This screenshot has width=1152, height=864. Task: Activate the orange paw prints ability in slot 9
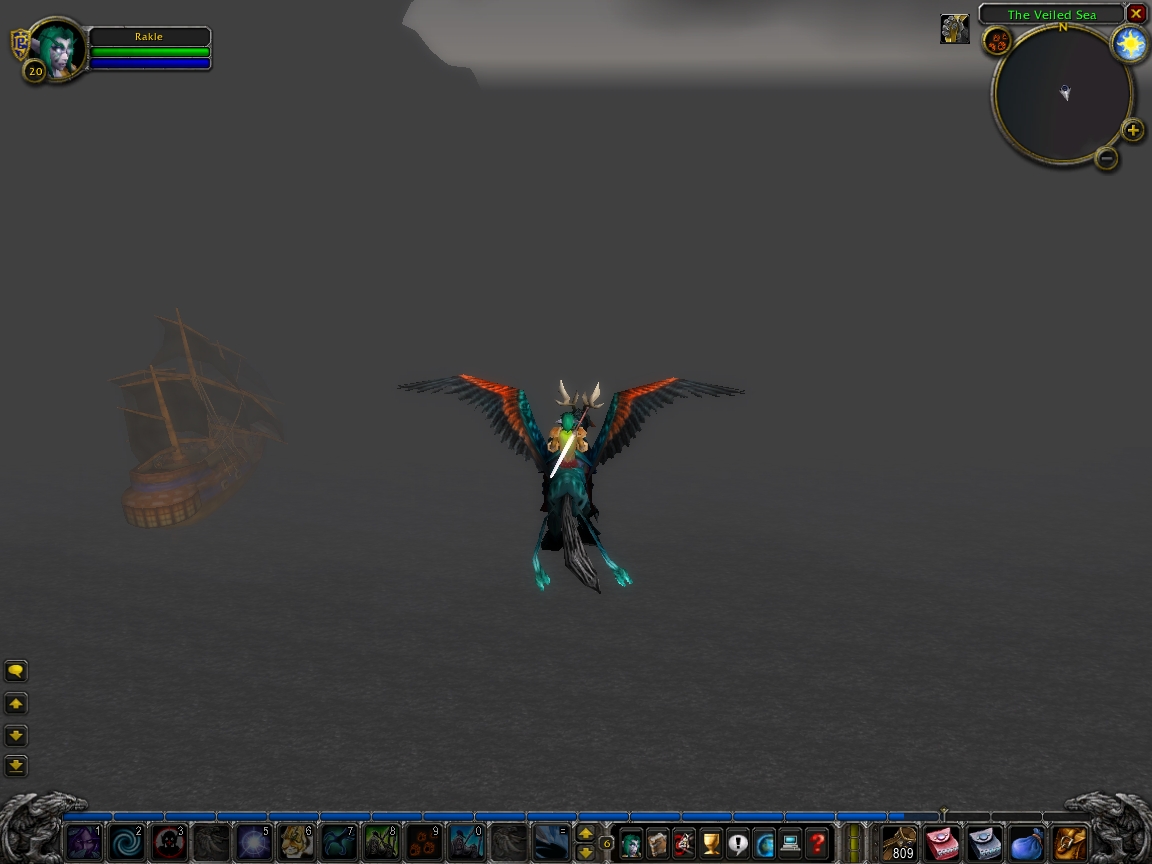pyautogui.click(x=424, y=842)
